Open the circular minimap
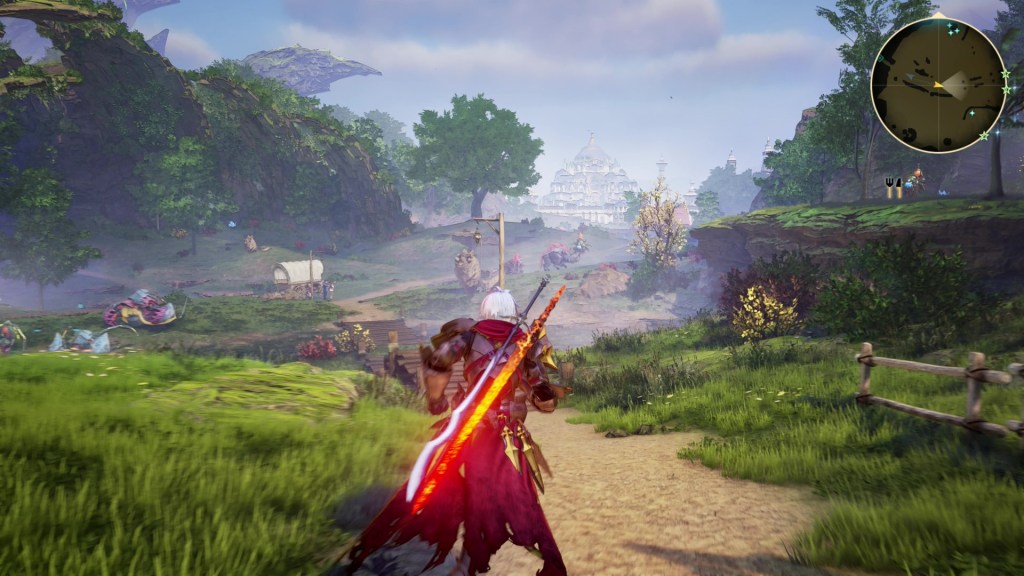The image size is (1024, 576). [x=938, y=85]
